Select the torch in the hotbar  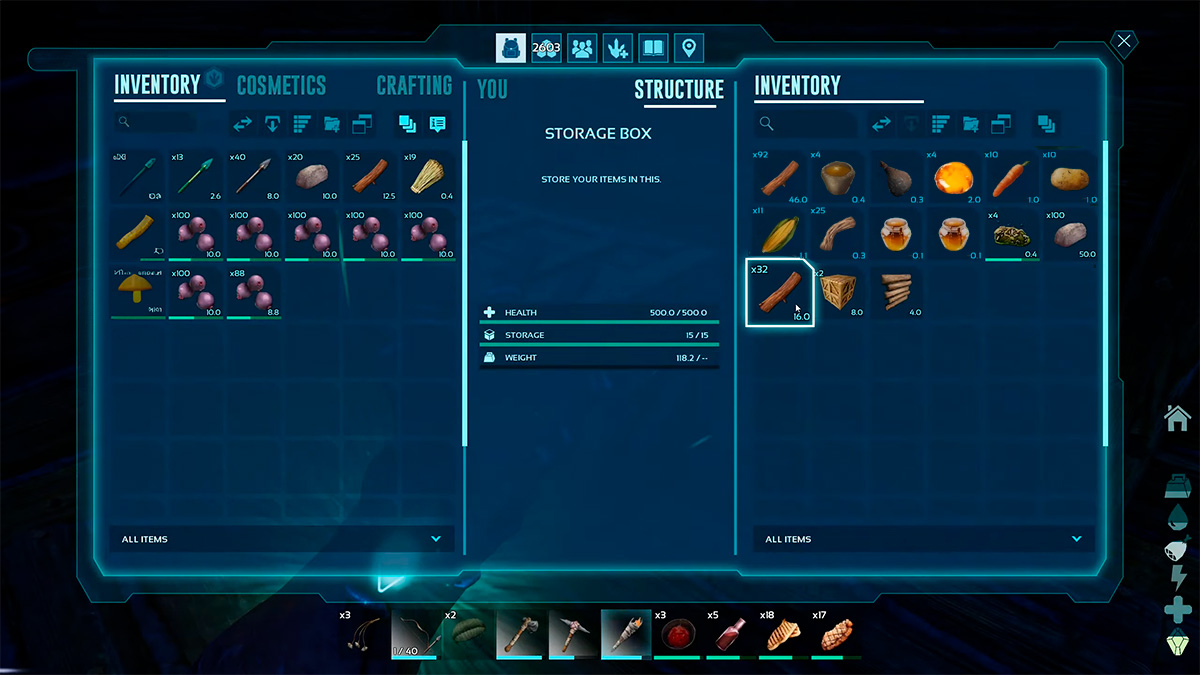tap(626, 632)
